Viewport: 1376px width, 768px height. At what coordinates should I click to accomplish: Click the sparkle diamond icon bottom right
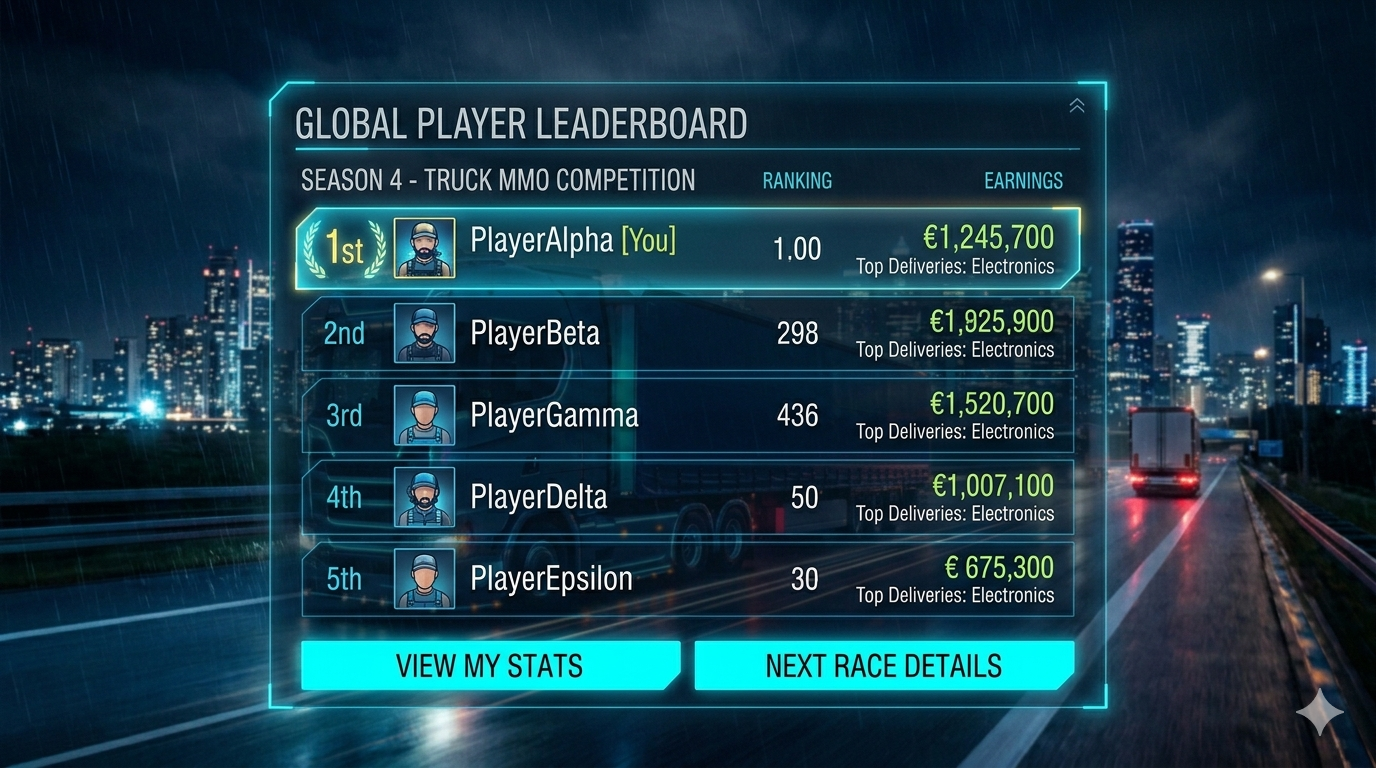tap(1319, 710)
